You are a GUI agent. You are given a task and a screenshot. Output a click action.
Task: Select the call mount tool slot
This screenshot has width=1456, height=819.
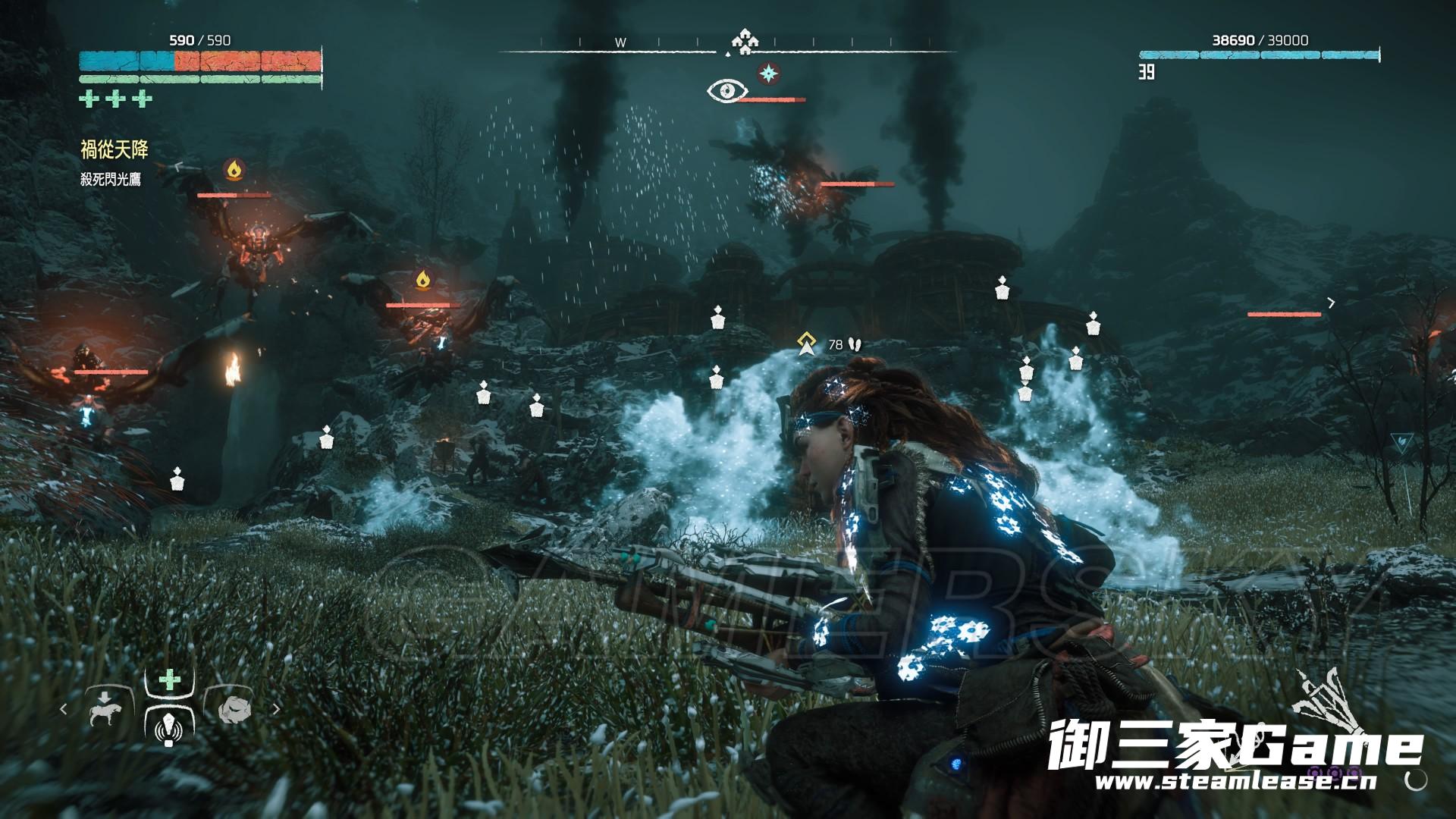[x=104, y=710]
